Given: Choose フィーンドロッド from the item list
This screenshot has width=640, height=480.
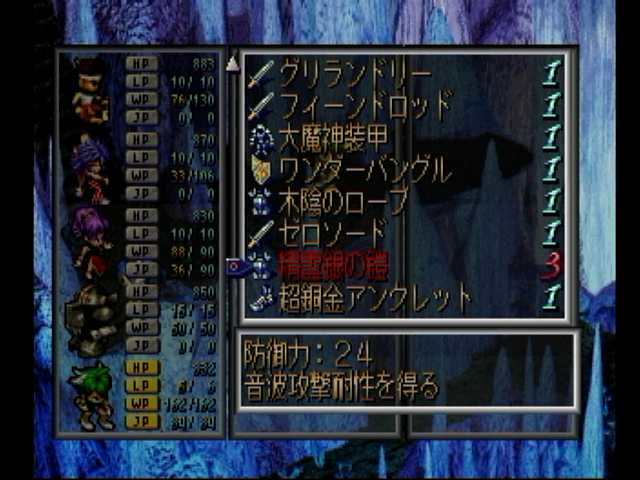Looking at the screenshot, I should (x=364, y=105).
